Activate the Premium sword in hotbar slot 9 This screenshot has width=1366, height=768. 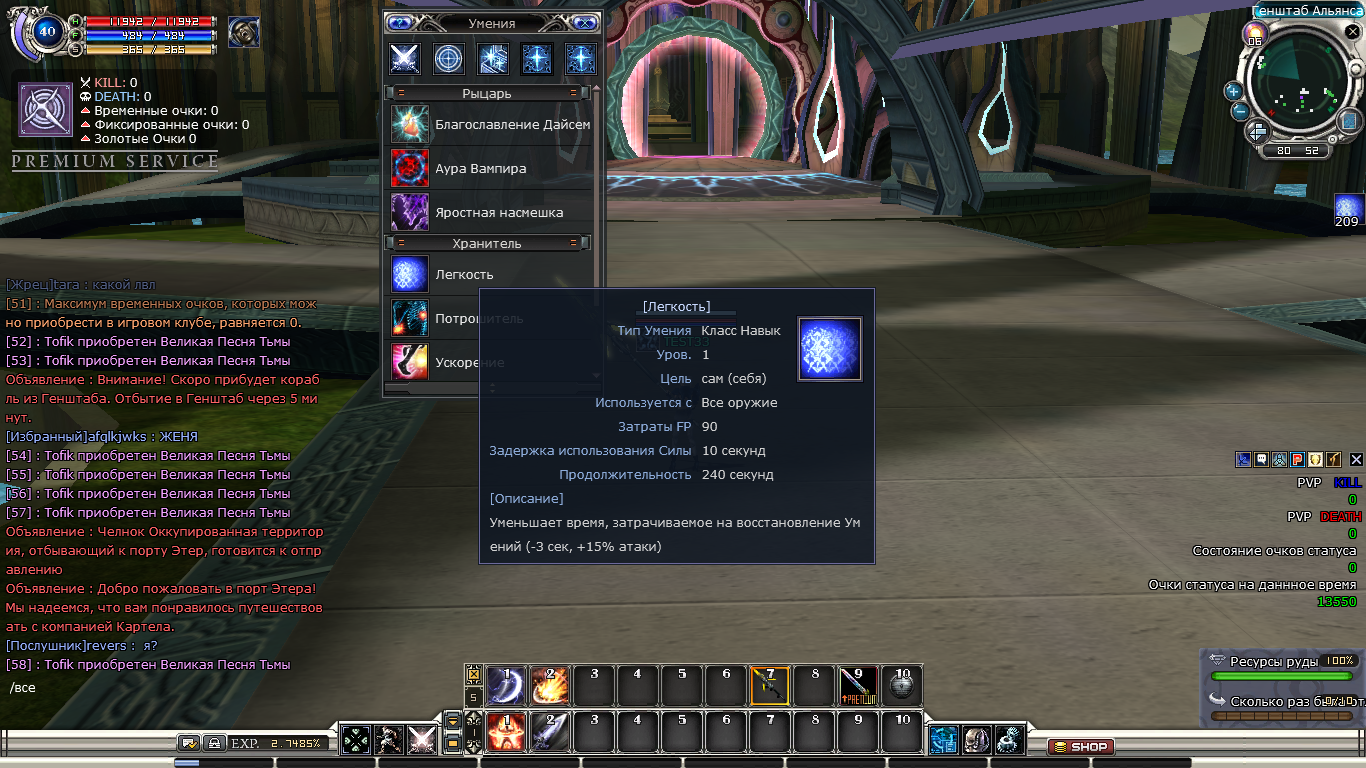coord(858,686)
